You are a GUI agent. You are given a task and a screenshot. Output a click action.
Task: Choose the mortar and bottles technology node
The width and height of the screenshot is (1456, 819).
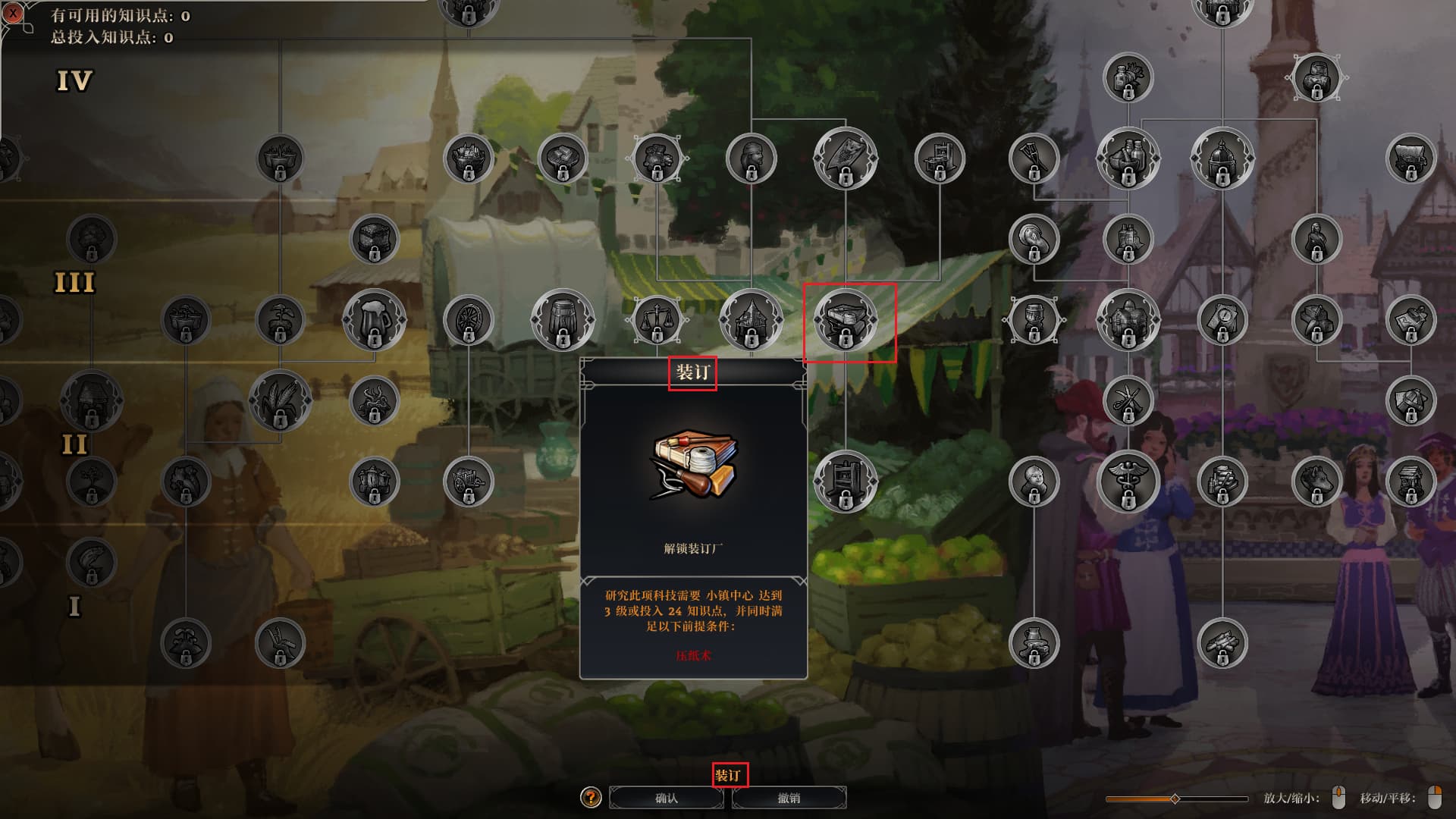coord(1128,158)
